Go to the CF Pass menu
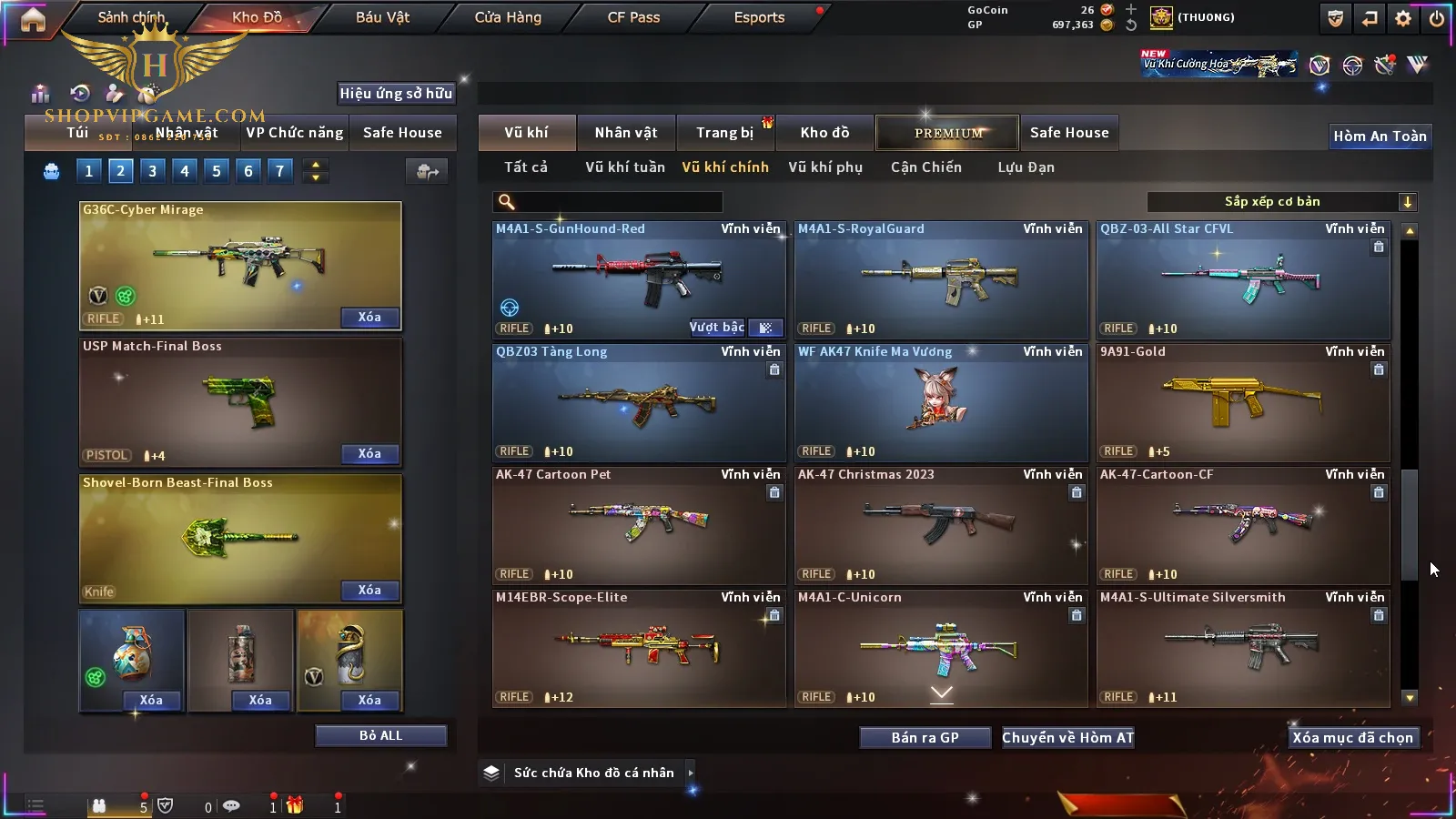The height and width of the screenshot is (819, 1456). click(633, 17)
